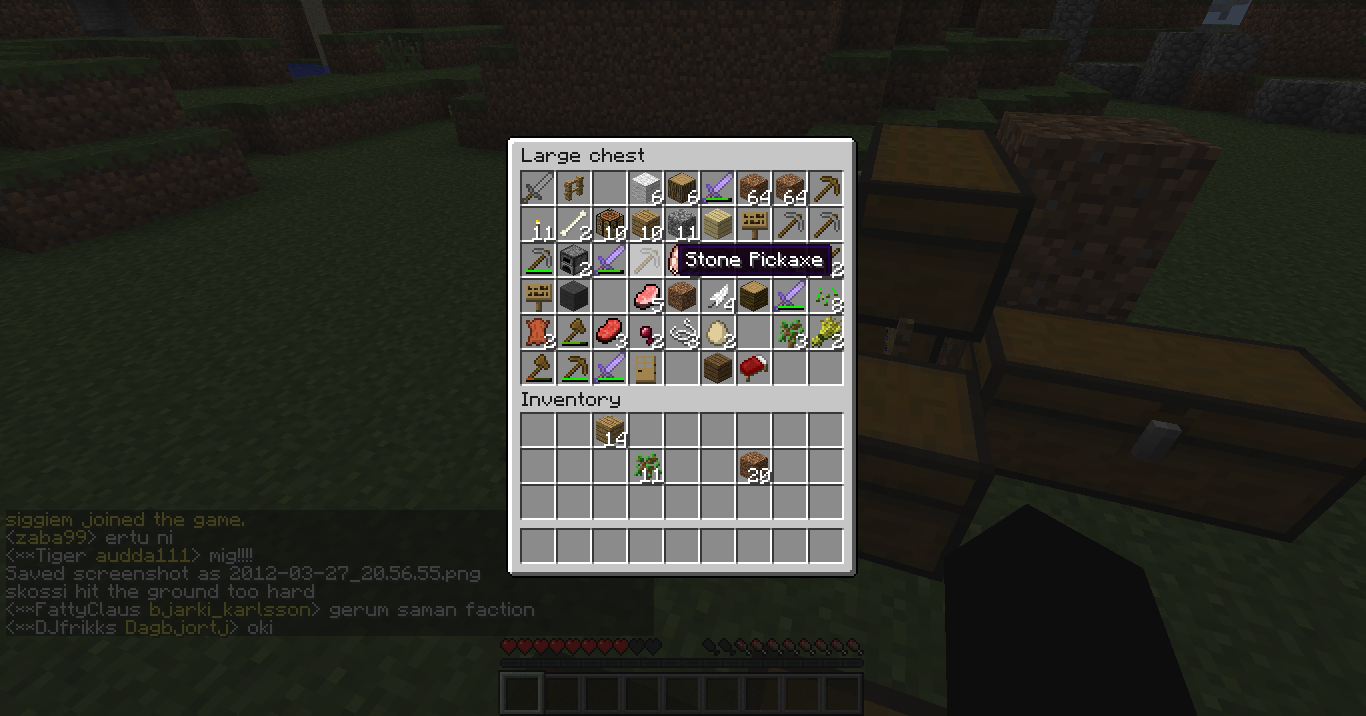Pick up the leather from the chest
The image size is (1366, 716).
click(537, 333)
